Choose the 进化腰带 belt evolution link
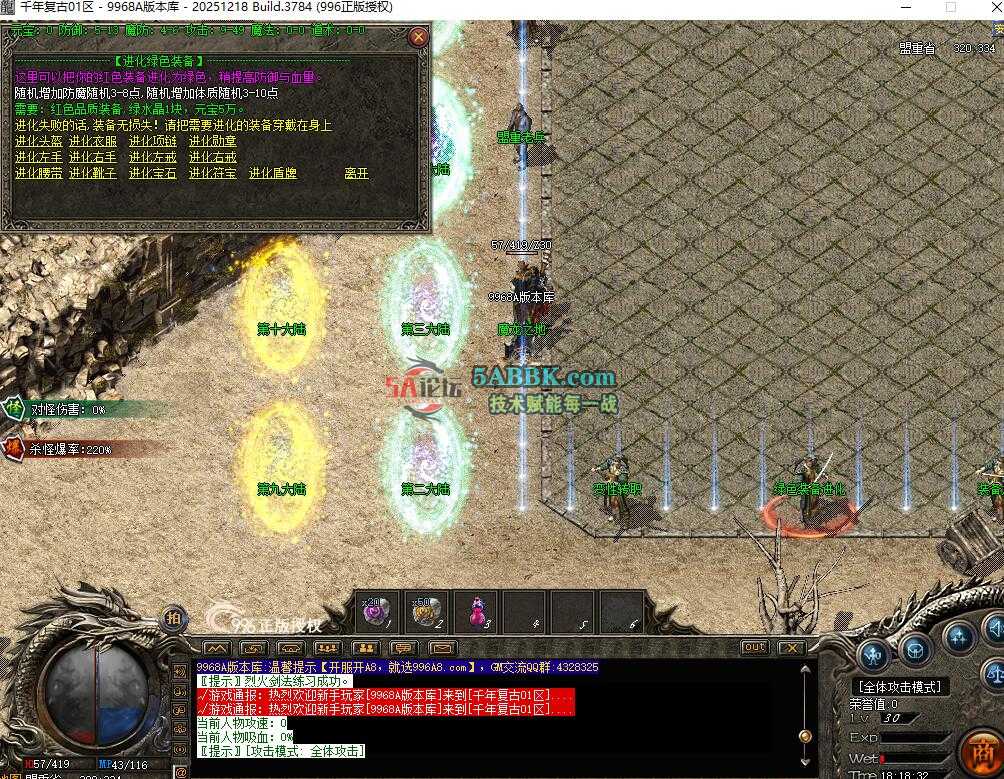Image resolution: width=1004 pixels, height=779 pixels. click(x=38, y=173)
